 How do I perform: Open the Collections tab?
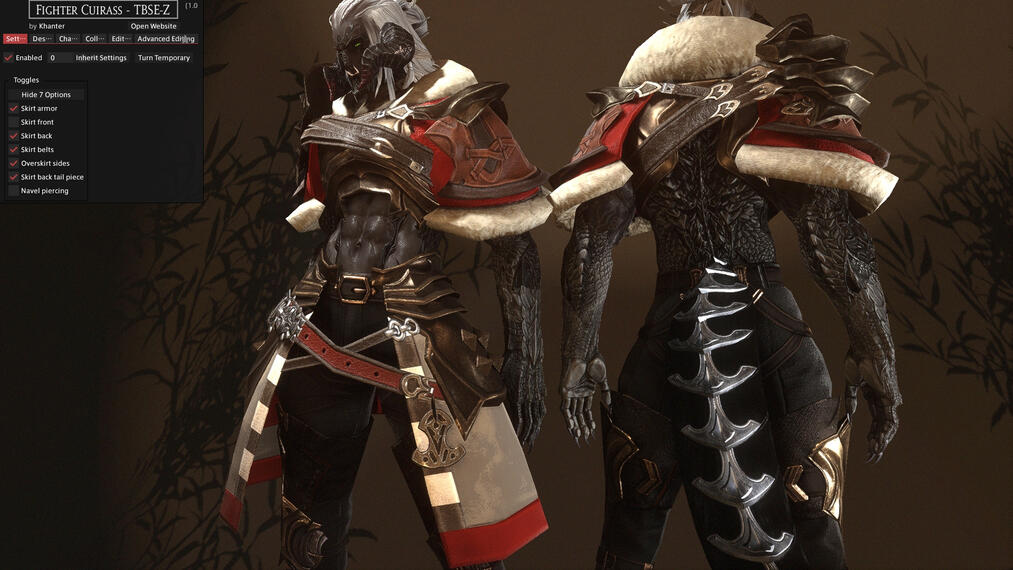point(94,39)
